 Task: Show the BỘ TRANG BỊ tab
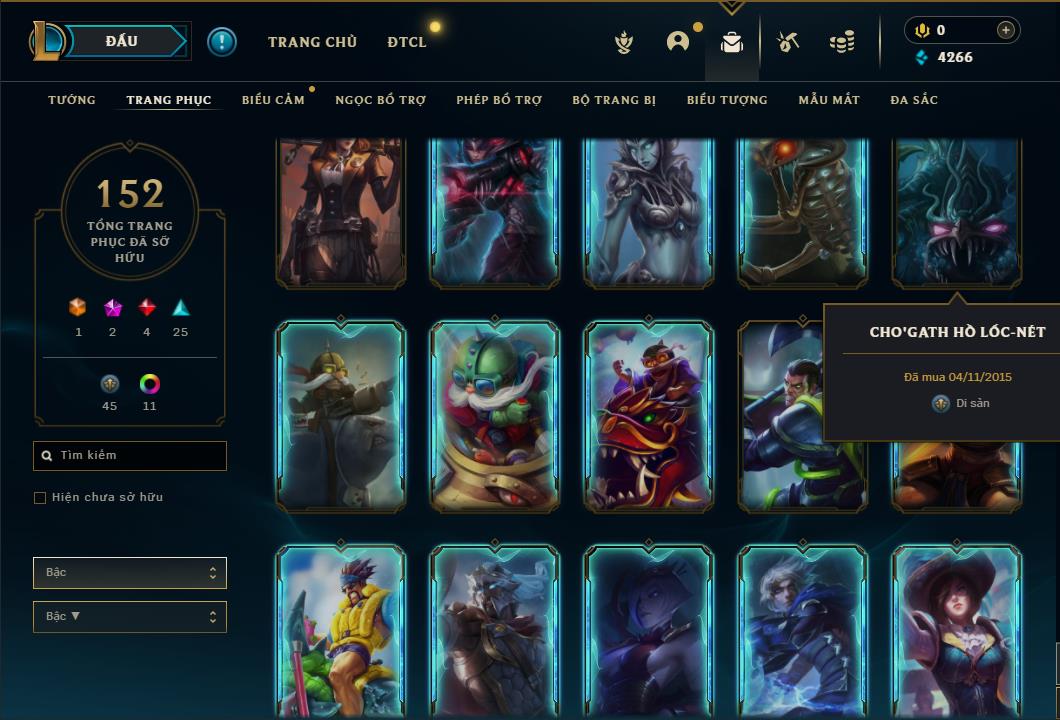614,100
